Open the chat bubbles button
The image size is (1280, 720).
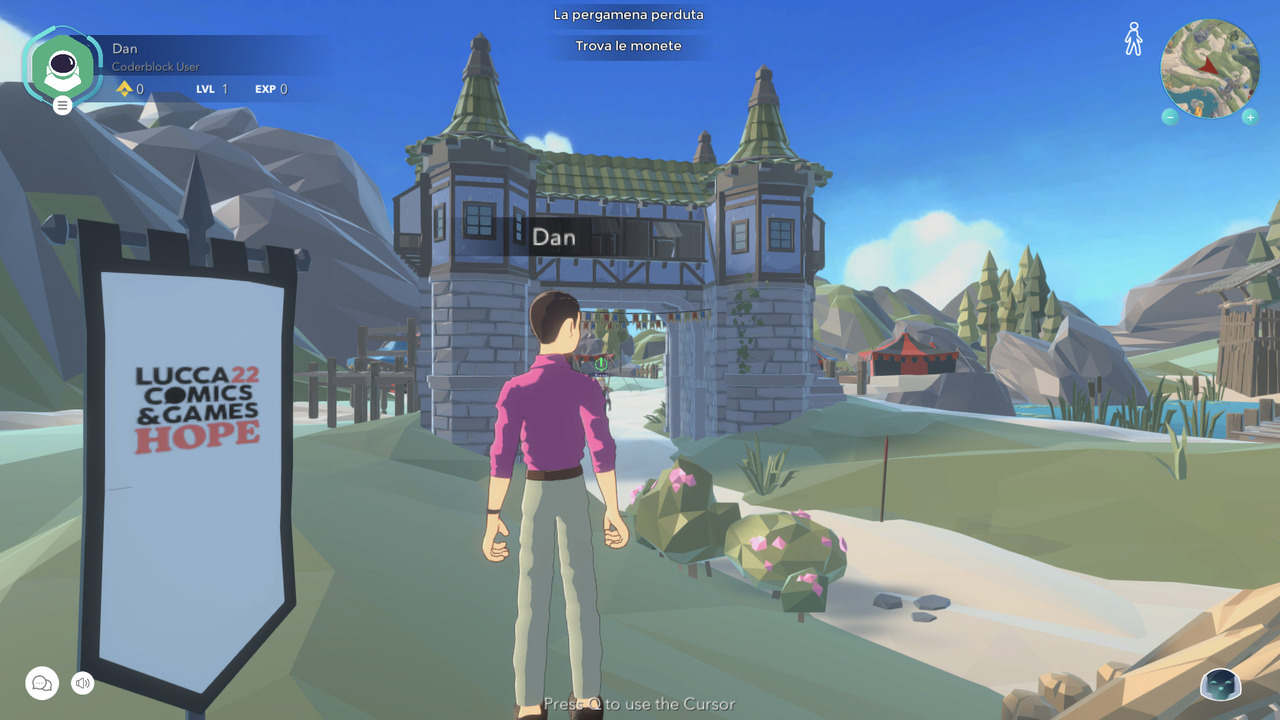tap(42, 683)
